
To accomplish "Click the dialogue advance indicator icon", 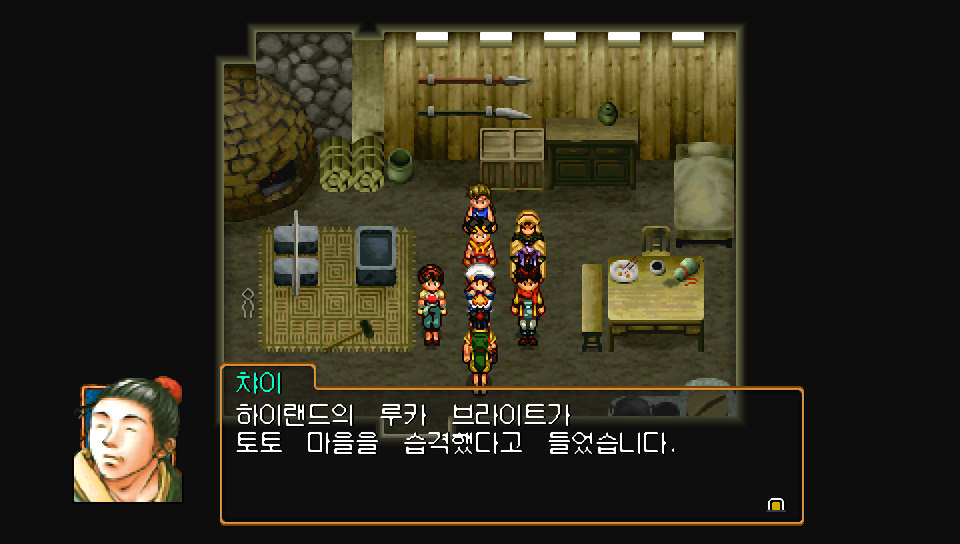I will 775,505.
